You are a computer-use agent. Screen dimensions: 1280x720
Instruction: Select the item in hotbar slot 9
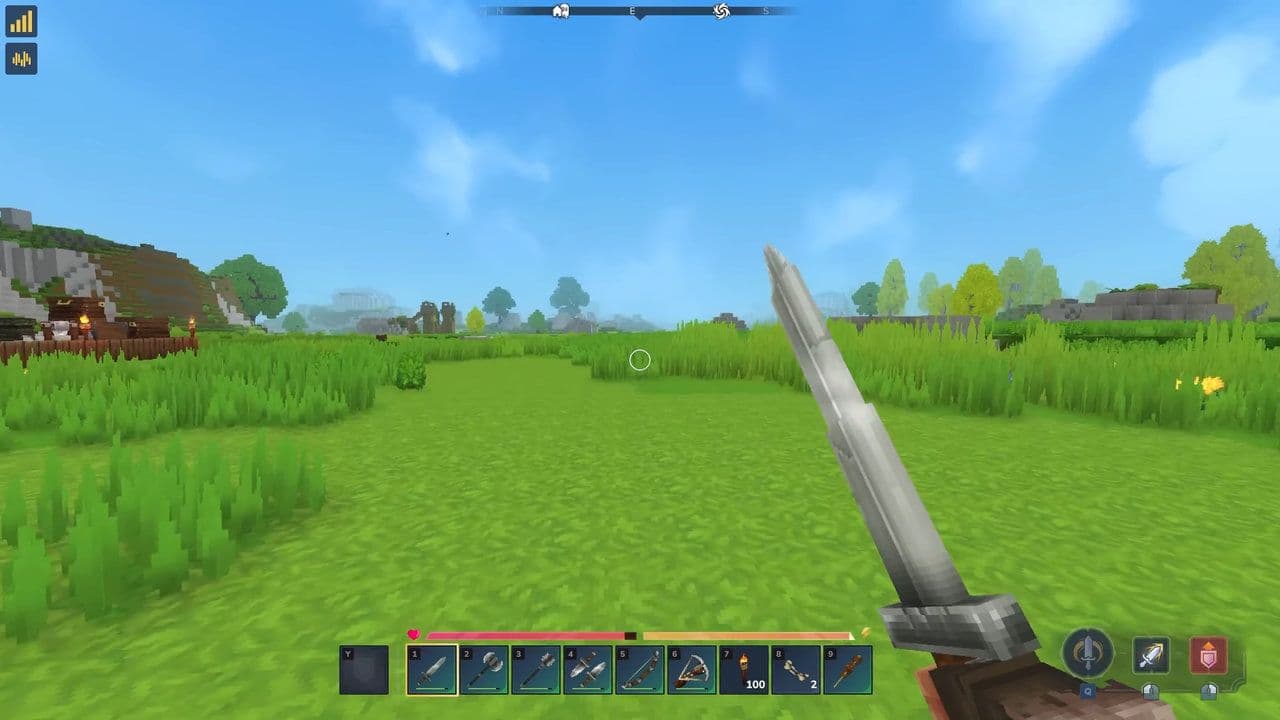[x=850, y=668]
